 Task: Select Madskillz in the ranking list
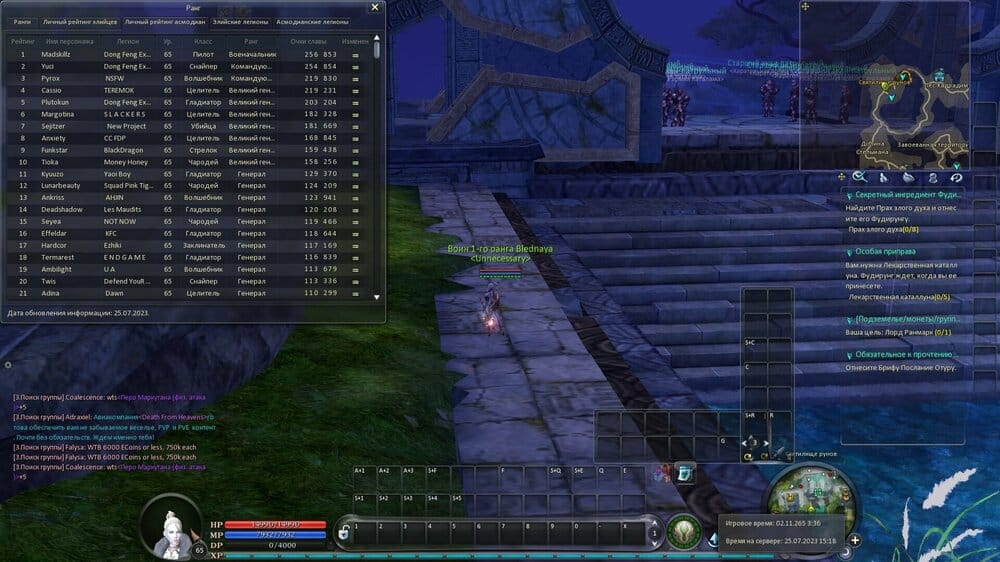coord(57,54)
